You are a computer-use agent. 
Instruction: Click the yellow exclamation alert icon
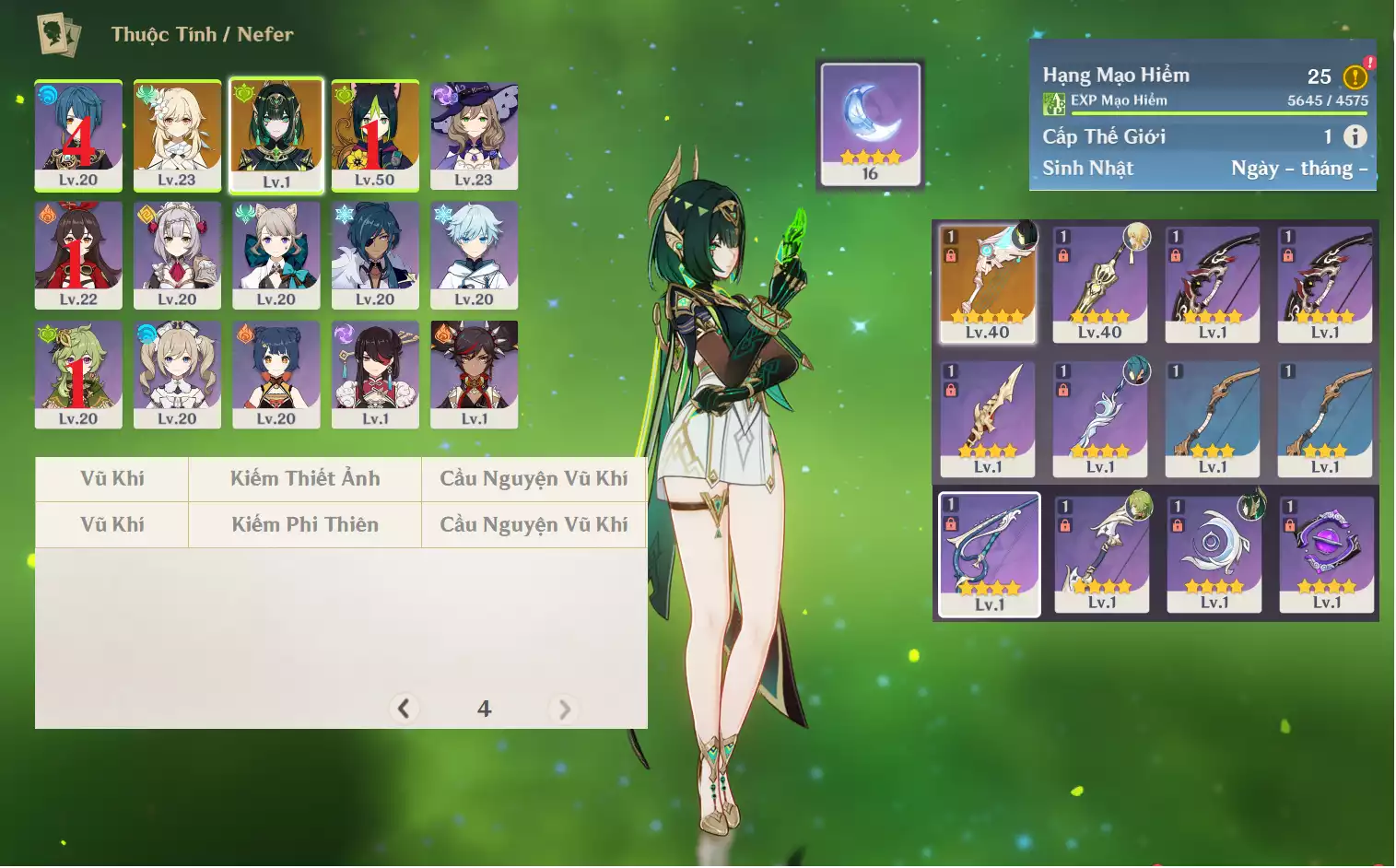tap(1355, 77)
